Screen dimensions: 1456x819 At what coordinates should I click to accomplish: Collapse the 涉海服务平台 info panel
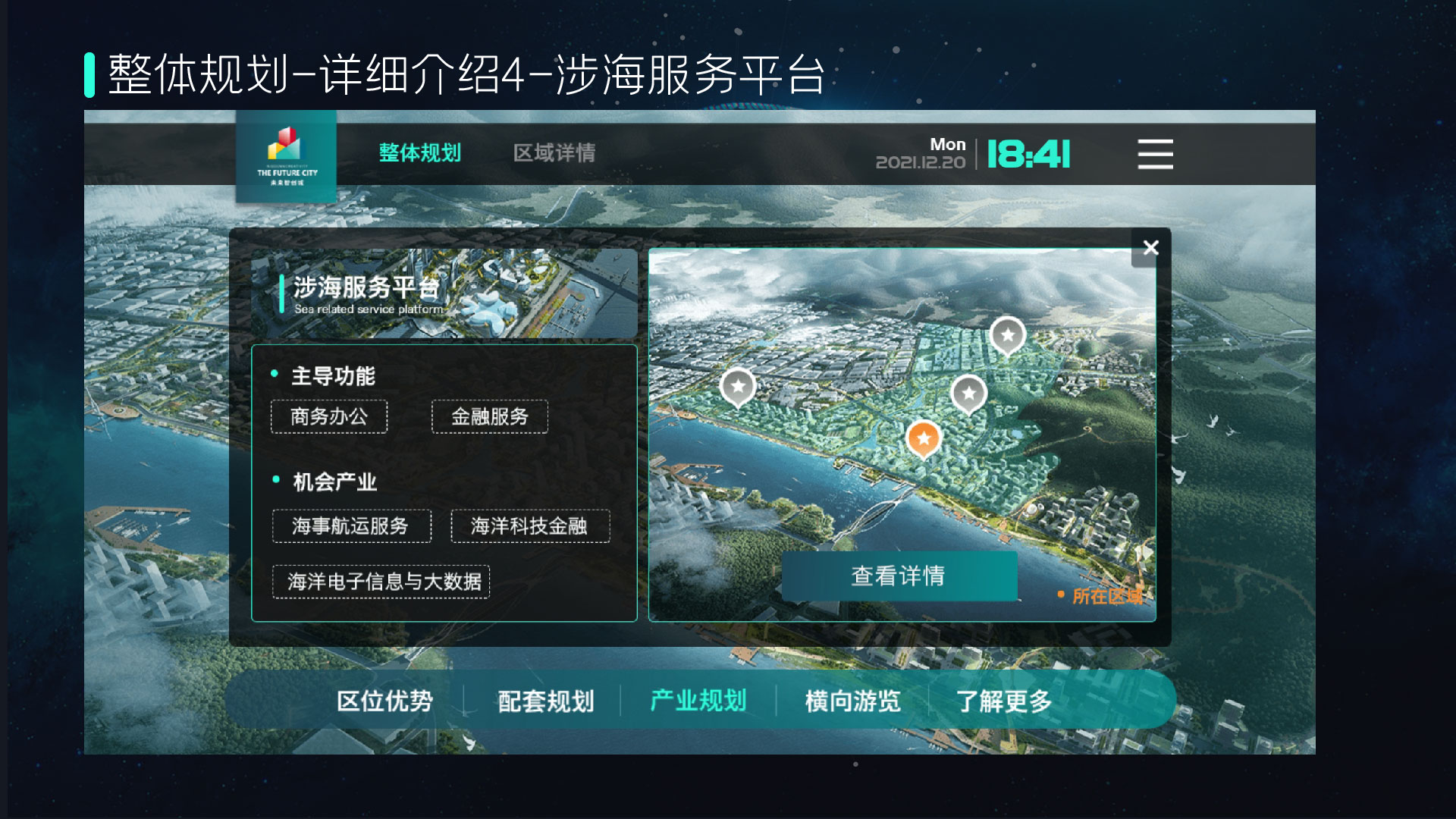[x=1150, y=248]
